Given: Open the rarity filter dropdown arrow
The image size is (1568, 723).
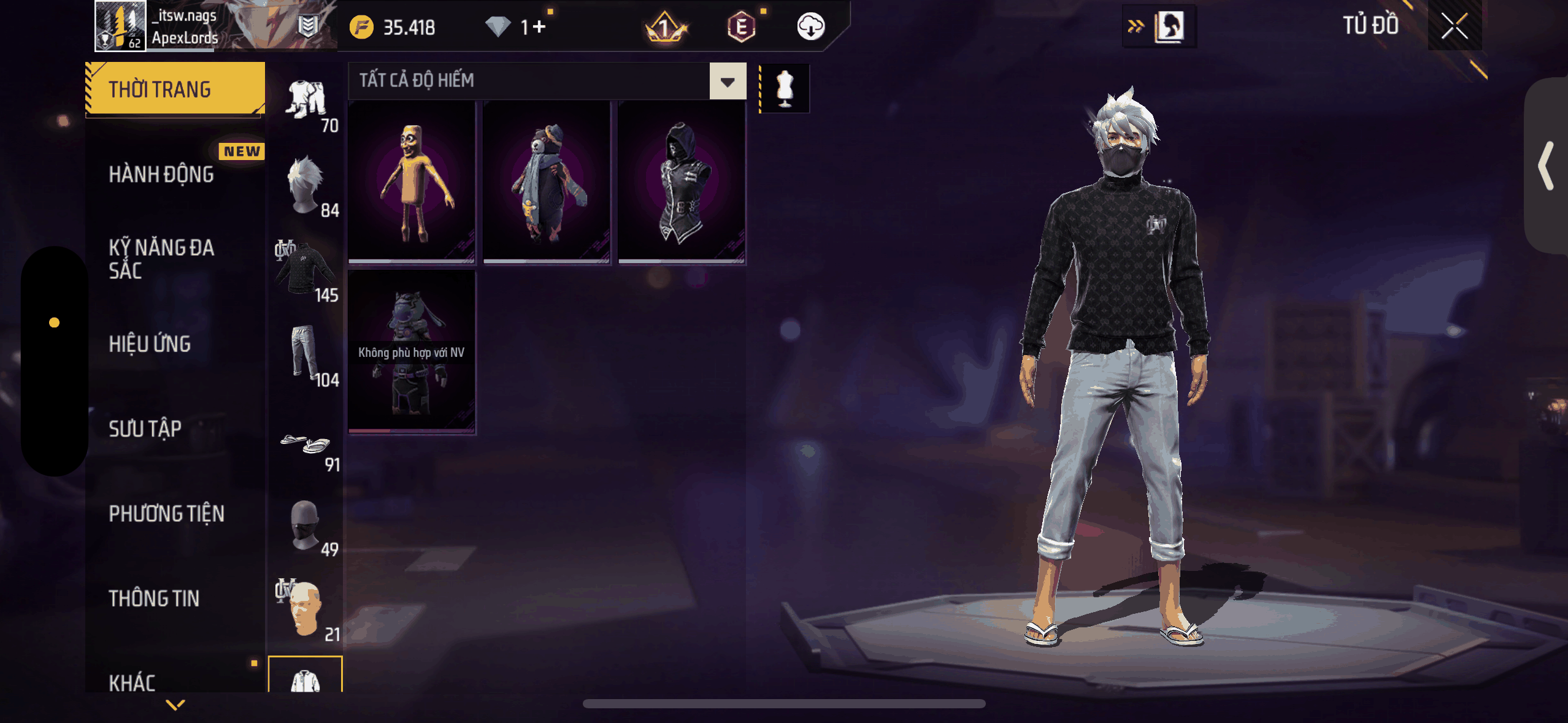Looking at the screenshot, I should click(x=728, y=82).
